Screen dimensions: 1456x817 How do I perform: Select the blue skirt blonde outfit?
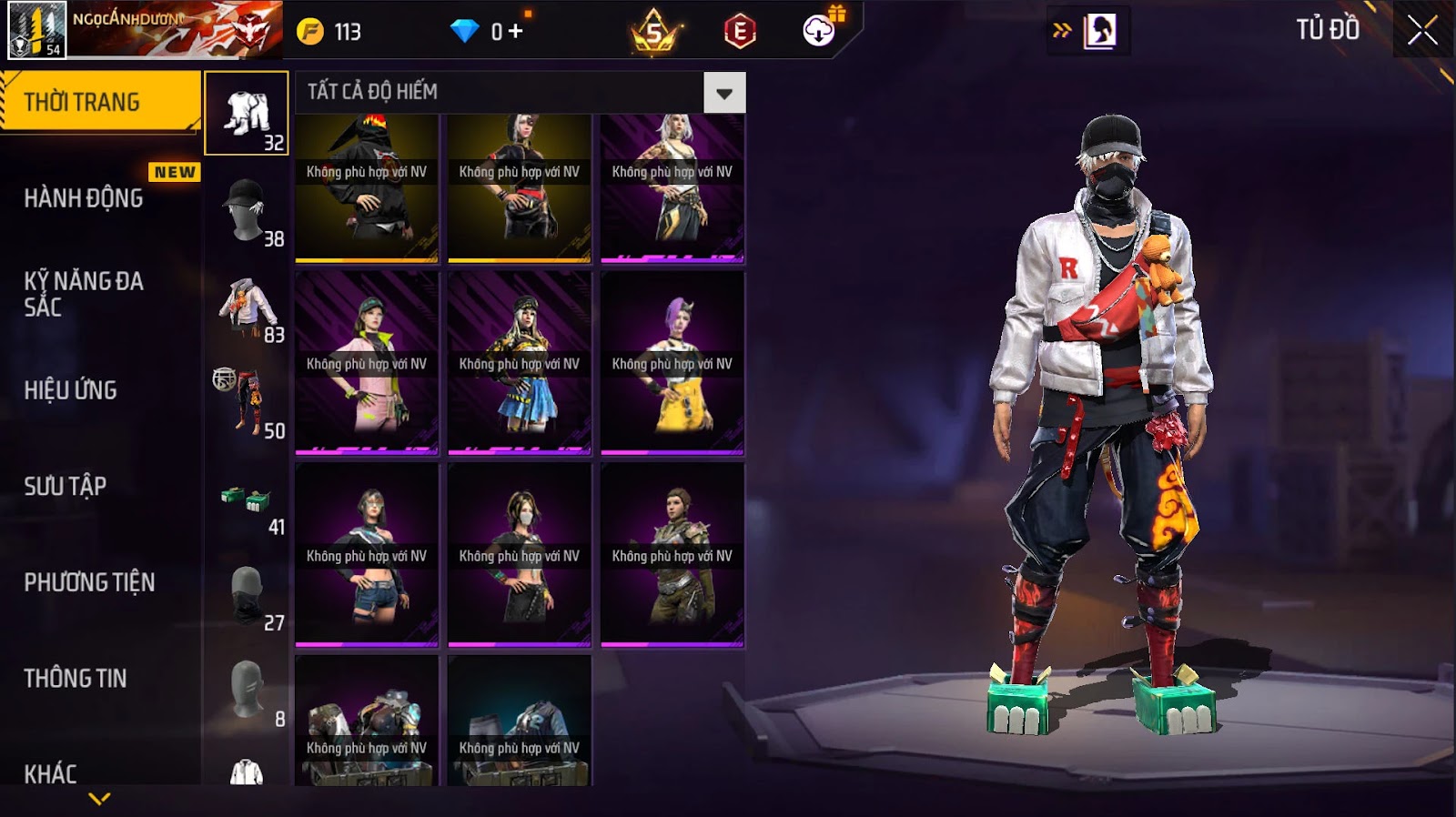(x=520, y=363)
